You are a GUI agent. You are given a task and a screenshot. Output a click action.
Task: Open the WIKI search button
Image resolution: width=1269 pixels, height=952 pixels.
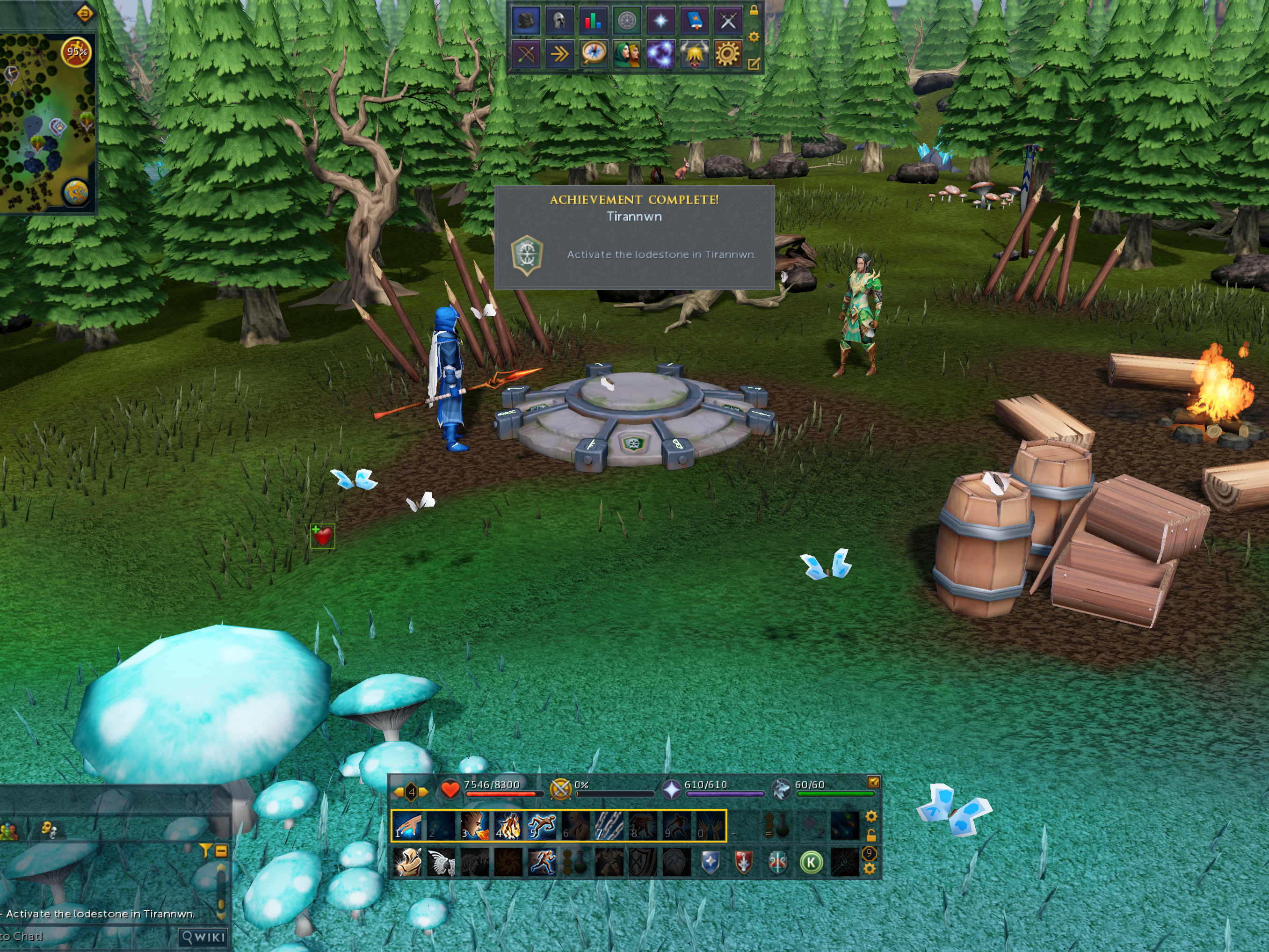[x=203, y=937]
